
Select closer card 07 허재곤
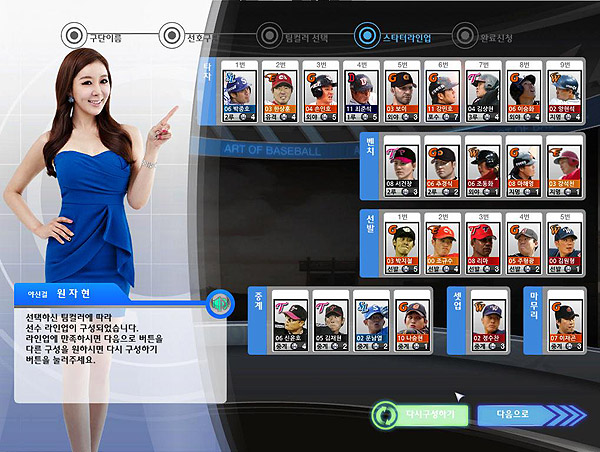[x=566, y=324]
